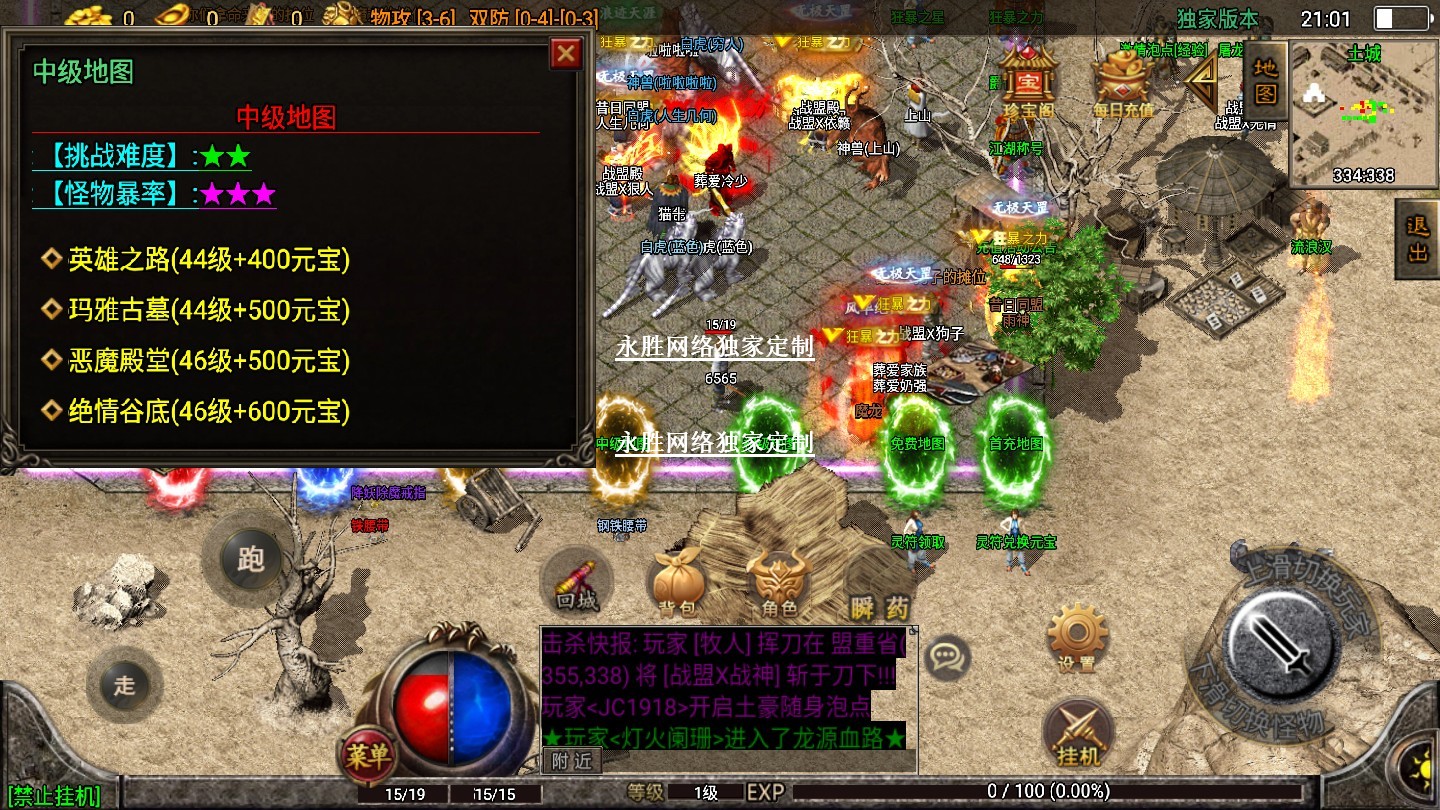This screenshot has width=1440, height=810.
Task: Toggle the 走 walk button
Action: (x=124, y=685)
